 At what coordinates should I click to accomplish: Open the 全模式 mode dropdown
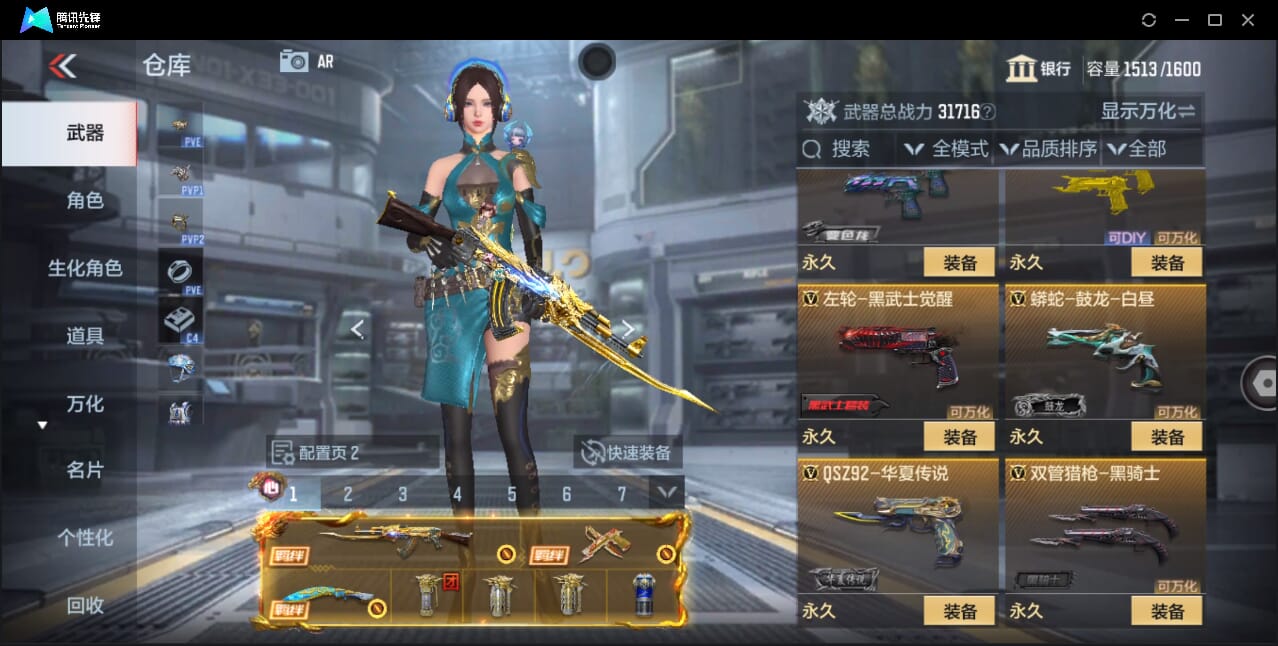coord(947,149)
